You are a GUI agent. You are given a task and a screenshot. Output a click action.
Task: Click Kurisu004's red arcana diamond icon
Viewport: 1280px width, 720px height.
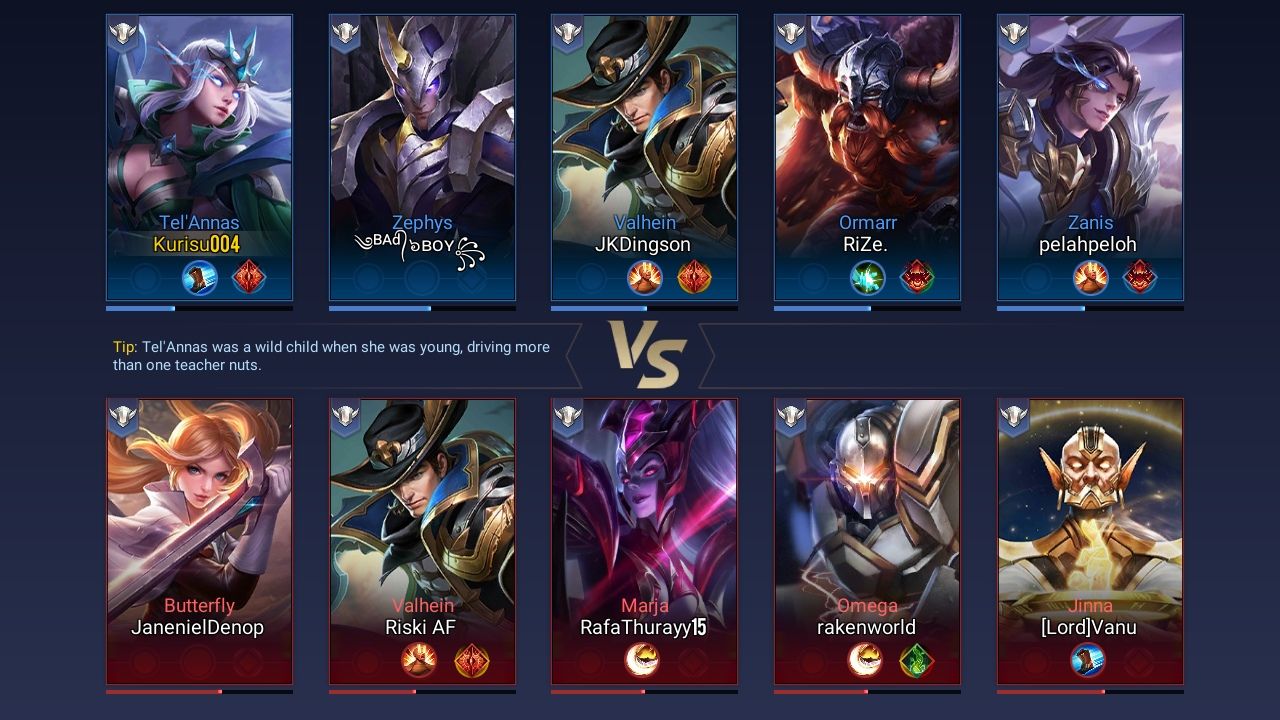(248, 277)
